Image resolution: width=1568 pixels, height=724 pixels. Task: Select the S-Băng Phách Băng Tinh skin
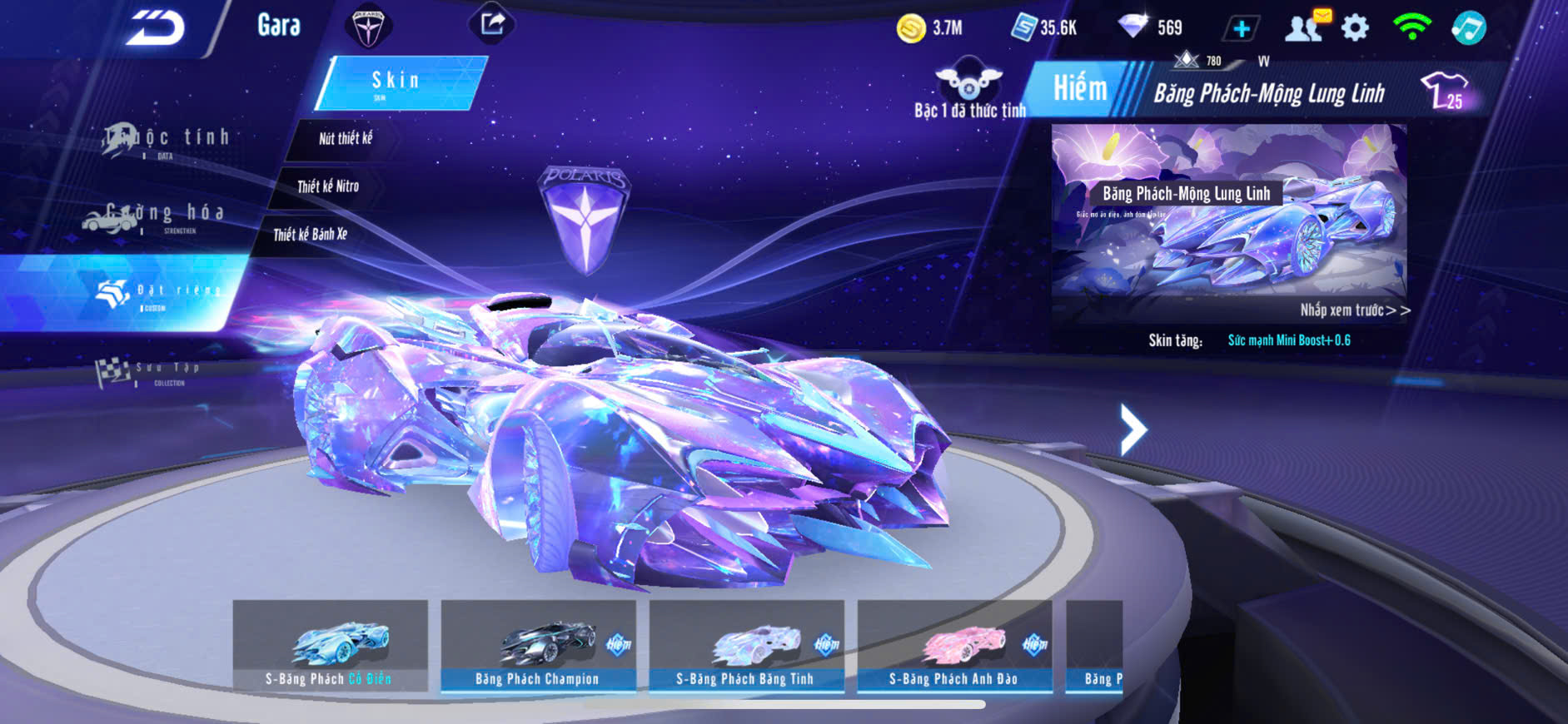[746, 646]
